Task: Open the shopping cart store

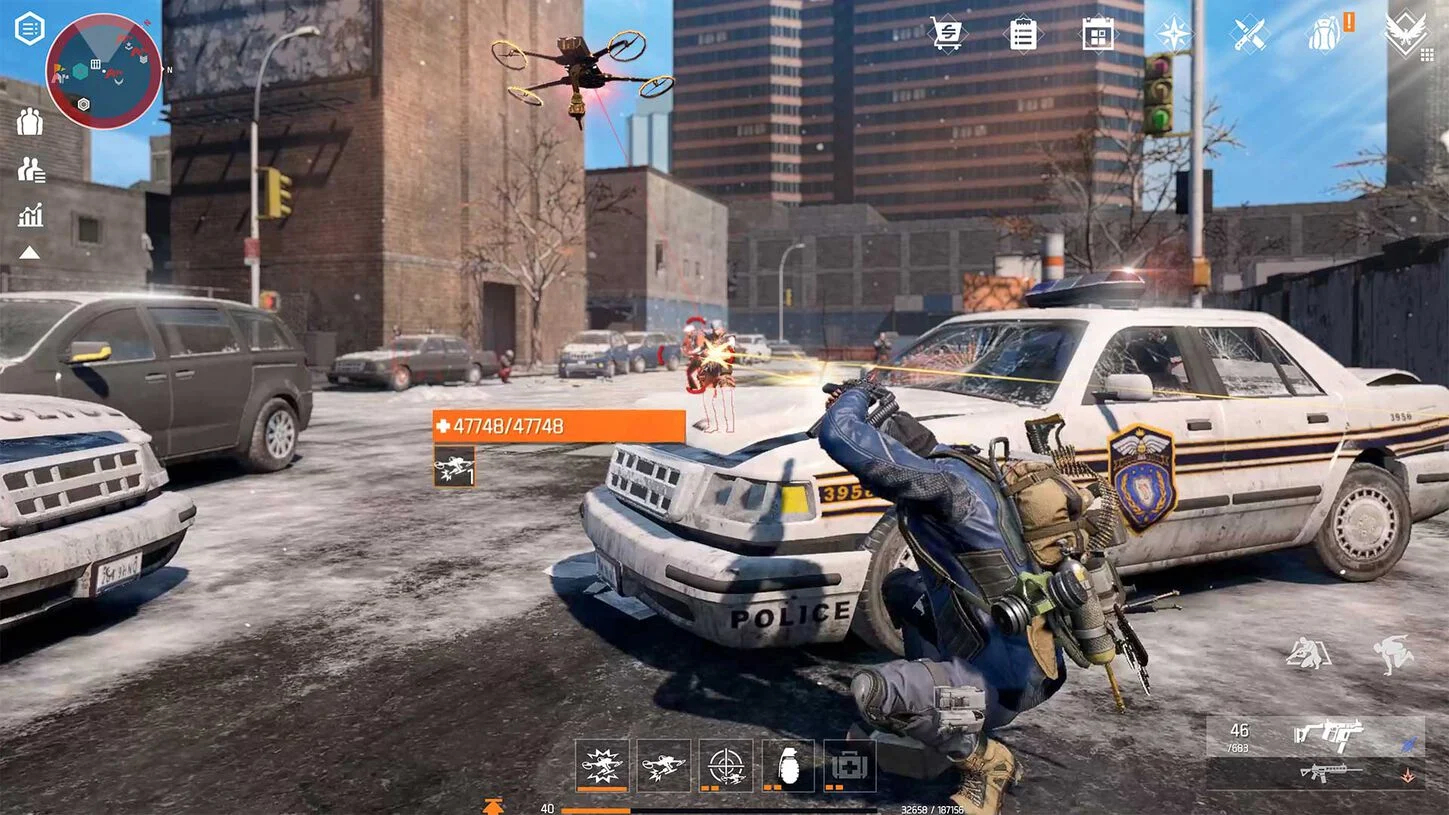Action: coord(946,33)
